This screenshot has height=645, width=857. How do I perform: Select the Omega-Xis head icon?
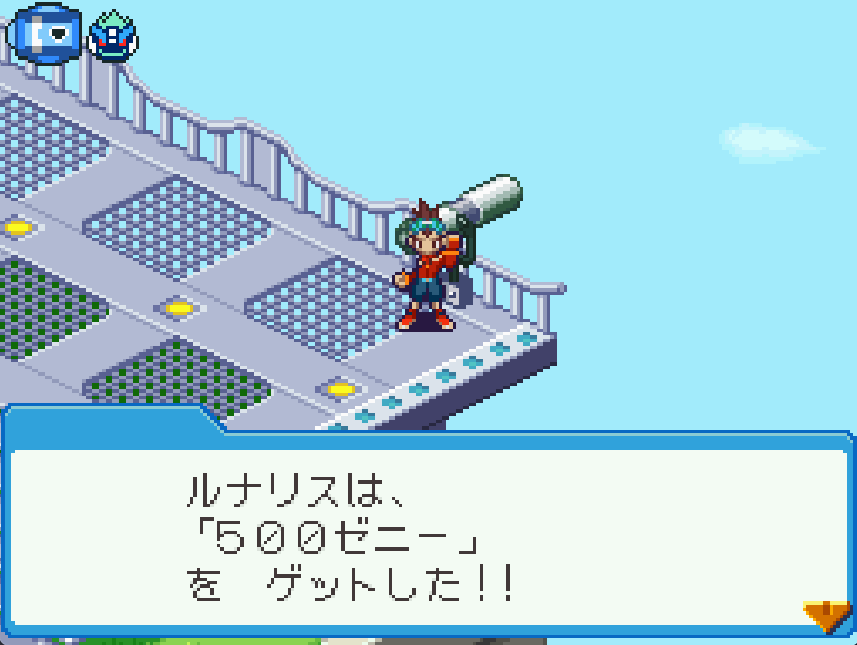tap(112, 36)
